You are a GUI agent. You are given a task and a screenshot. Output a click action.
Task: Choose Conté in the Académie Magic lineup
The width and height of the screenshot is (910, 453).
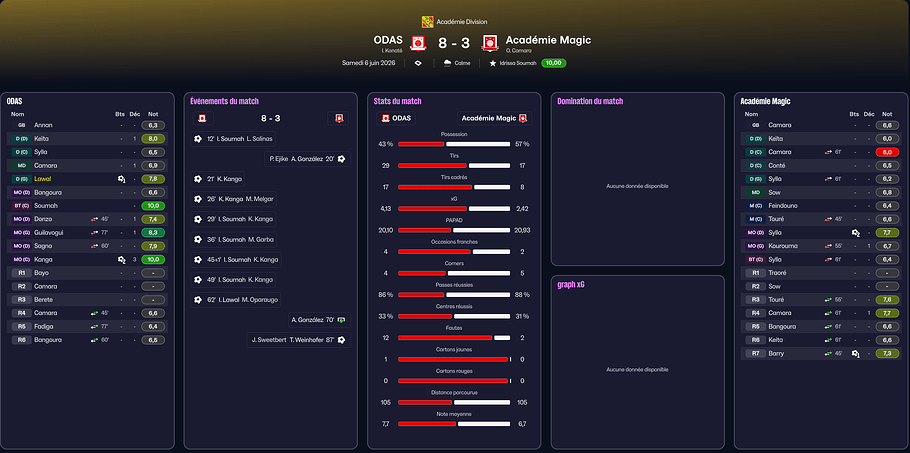click(x=777, y=165)
